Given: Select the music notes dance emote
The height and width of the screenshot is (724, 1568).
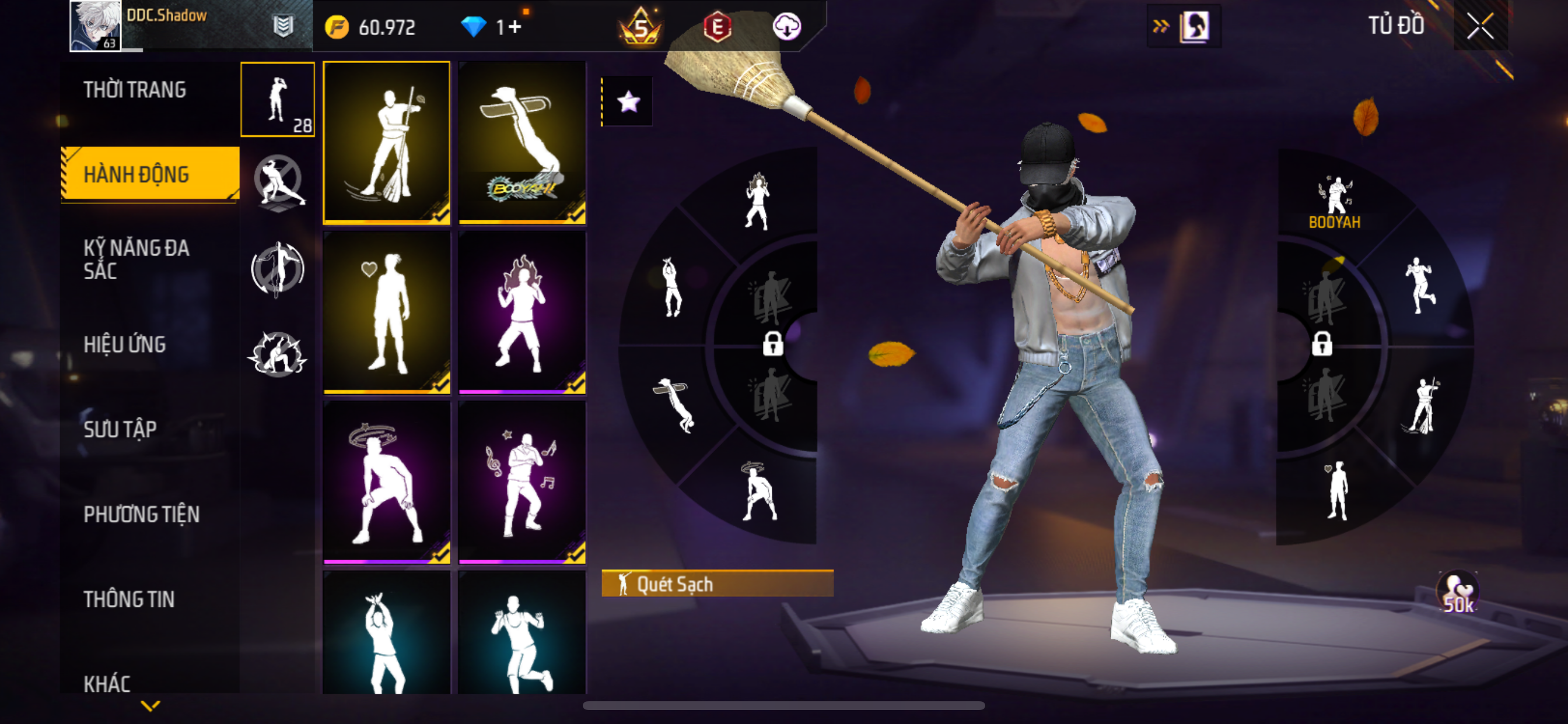Looking at the screenshot, I should coord(522,482).
